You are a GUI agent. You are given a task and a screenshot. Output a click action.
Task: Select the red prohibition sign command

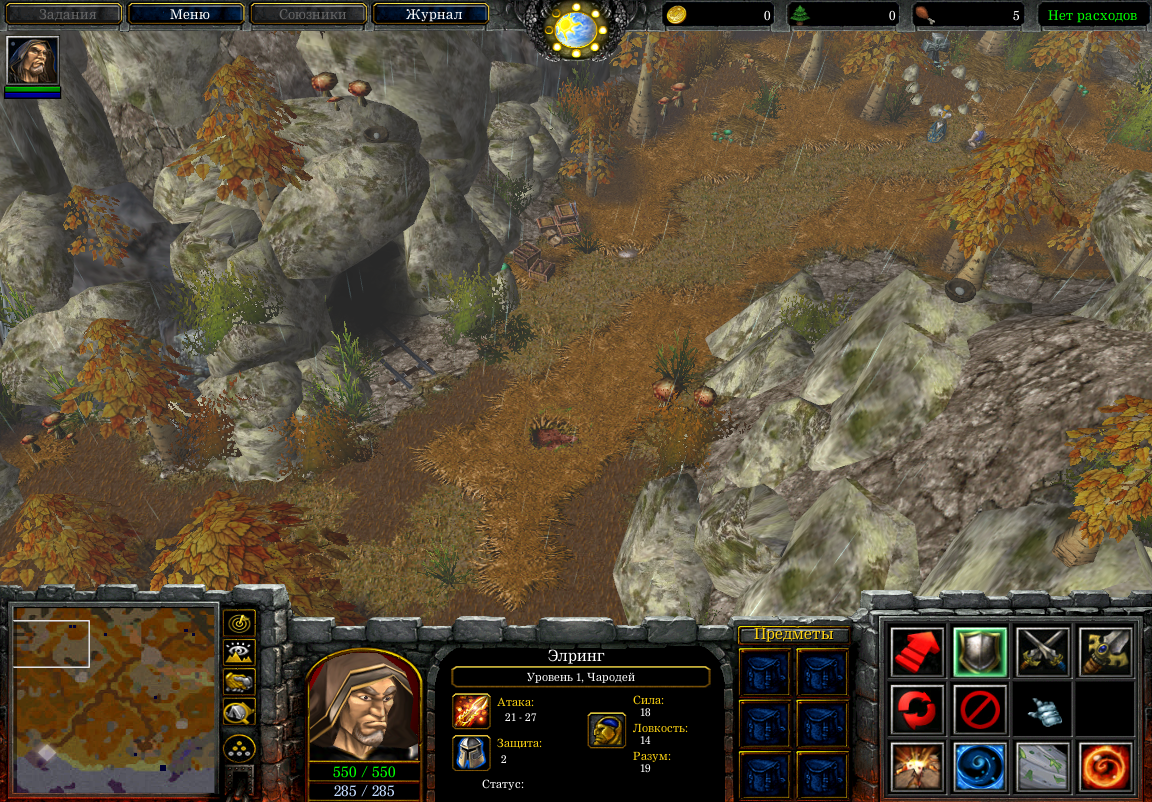(979, 709)
